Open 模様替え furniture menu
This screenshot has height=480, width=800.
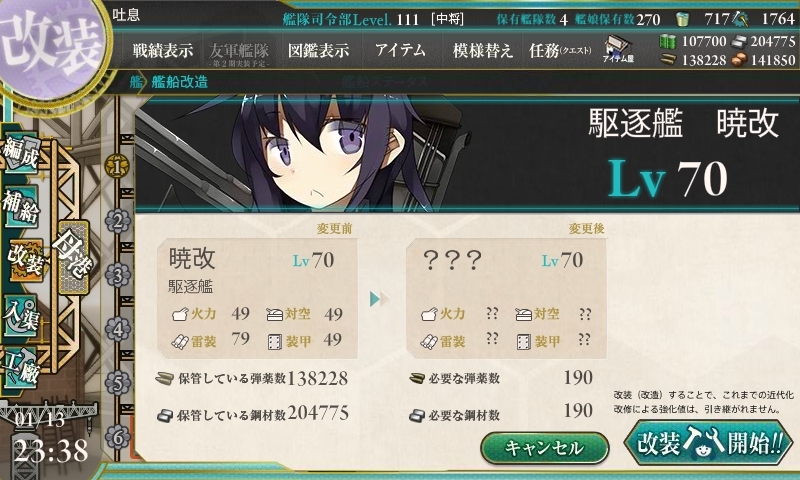(x=482, y=49)
